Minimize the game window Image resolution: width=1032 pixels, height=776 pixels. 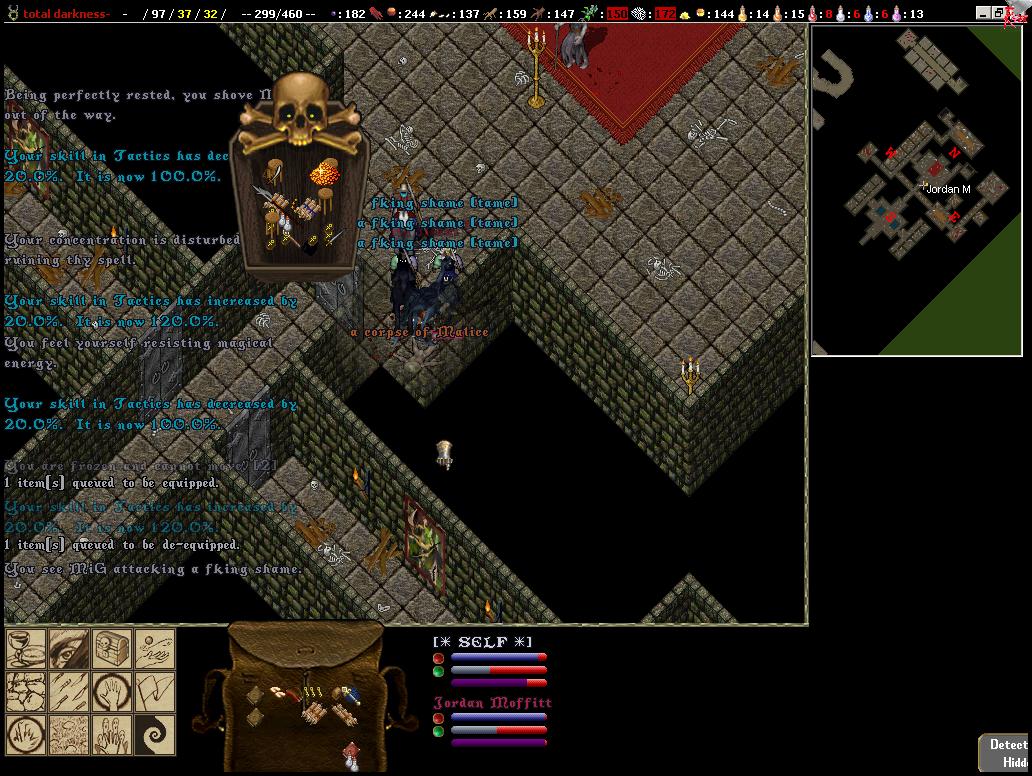pyautogui.click(x=983, y=13)
